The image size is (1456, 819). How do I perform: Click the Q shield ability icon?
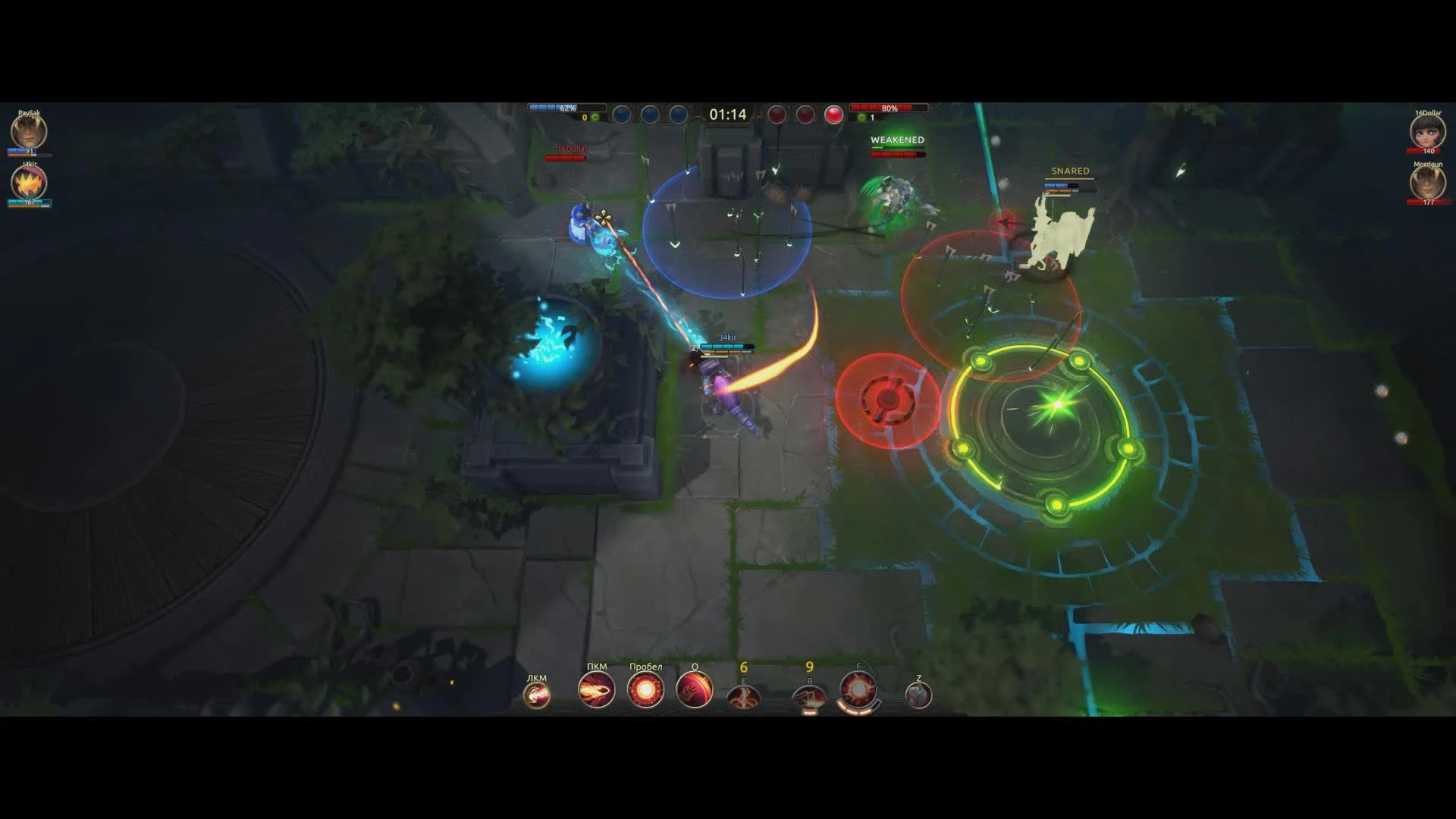pos(694,692)
